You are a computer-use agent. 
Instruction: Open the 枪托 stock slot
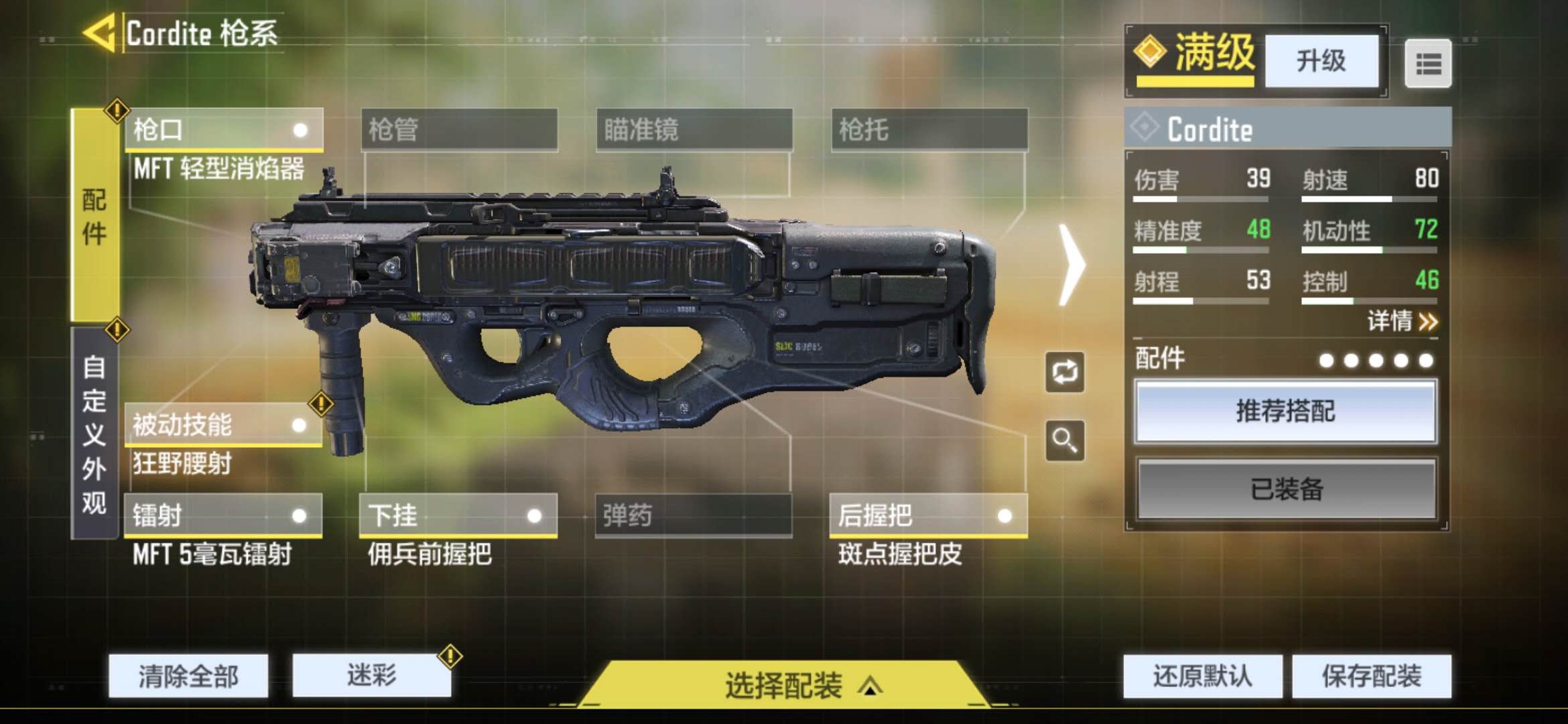coord(929,129)
